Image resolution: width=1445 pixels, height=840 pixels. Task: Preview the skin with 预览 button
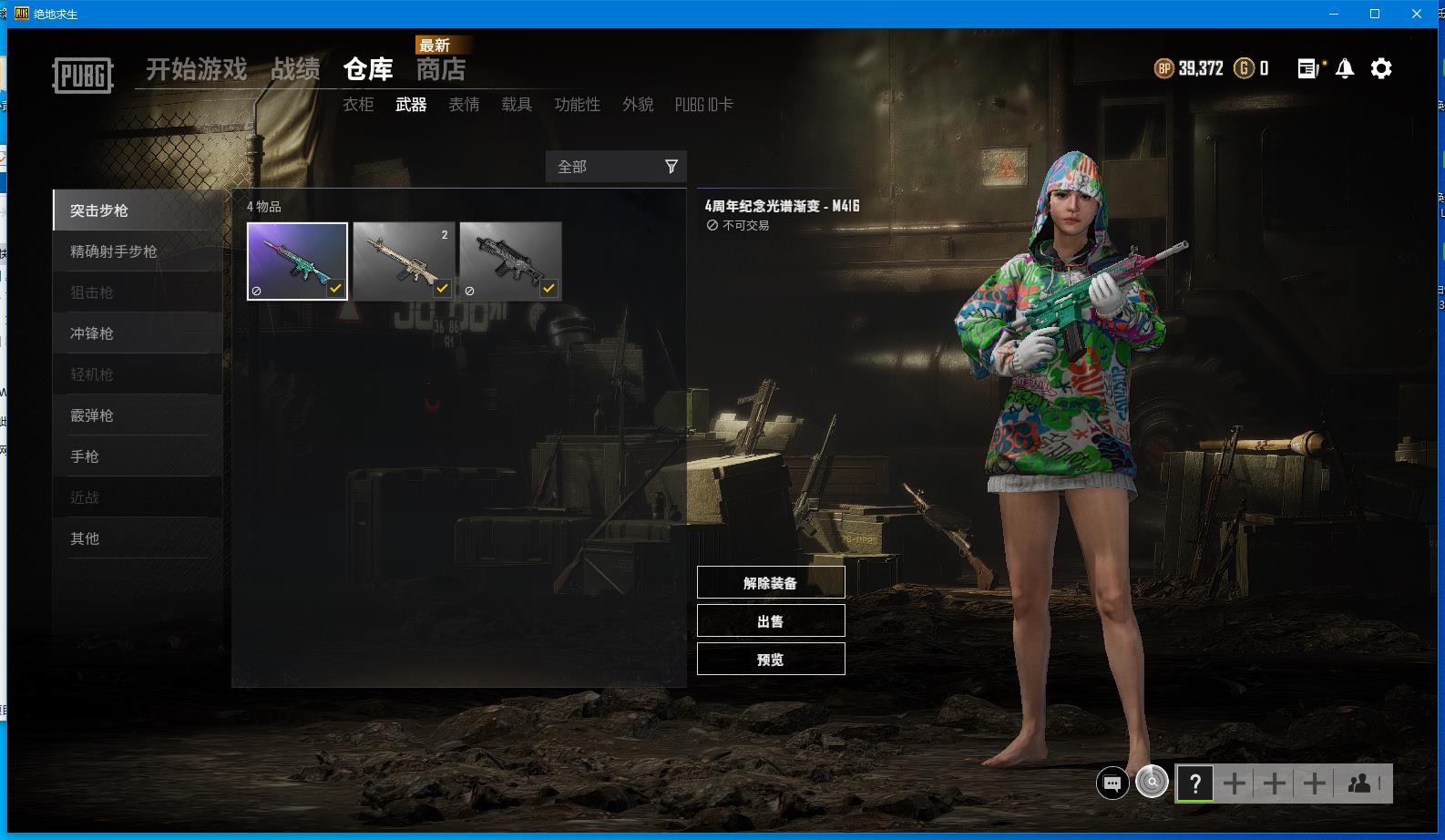pos(771,660)
